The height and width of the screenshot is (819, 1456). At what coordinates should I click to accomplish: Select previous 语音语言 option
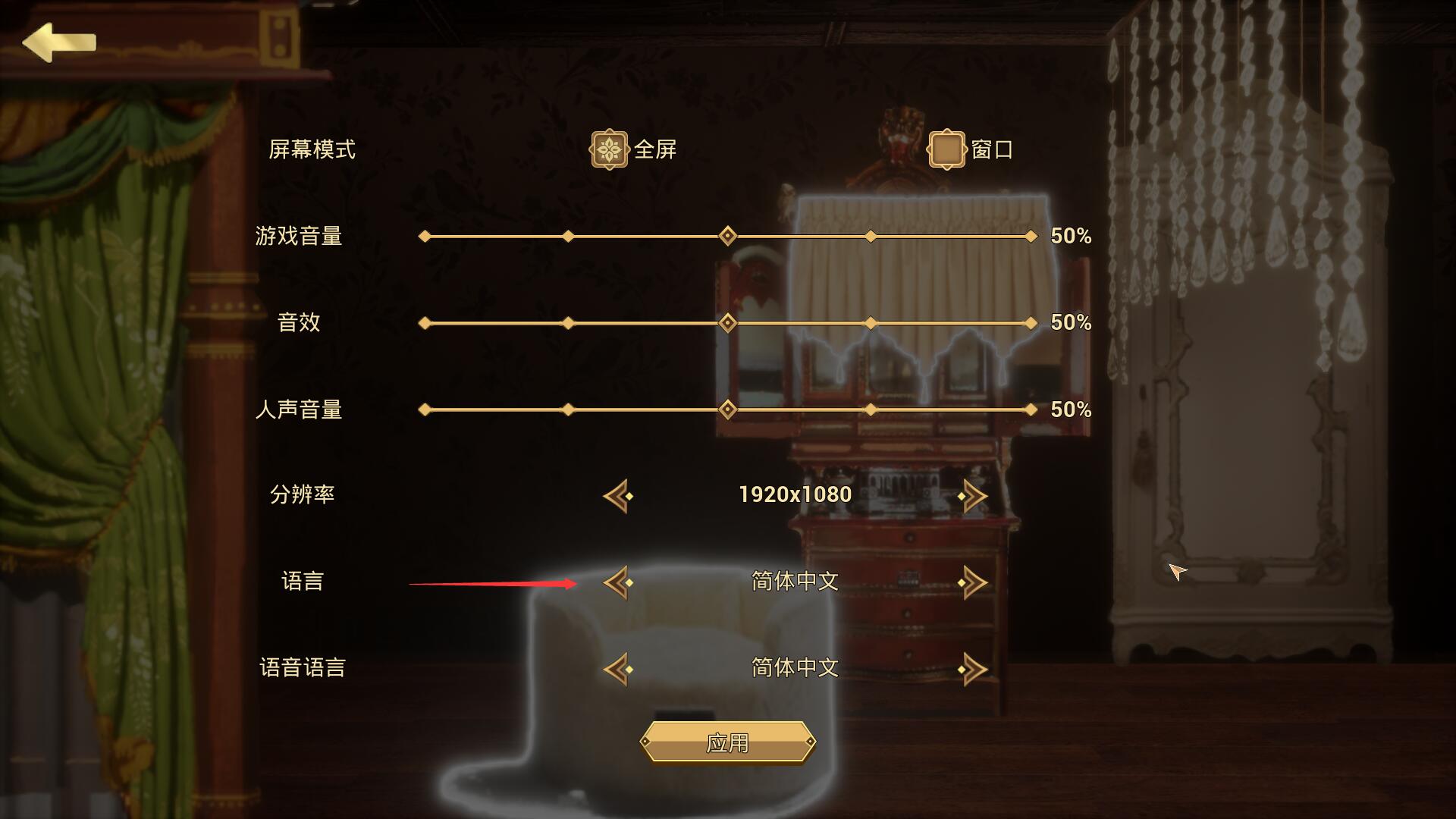click(618, 669)
